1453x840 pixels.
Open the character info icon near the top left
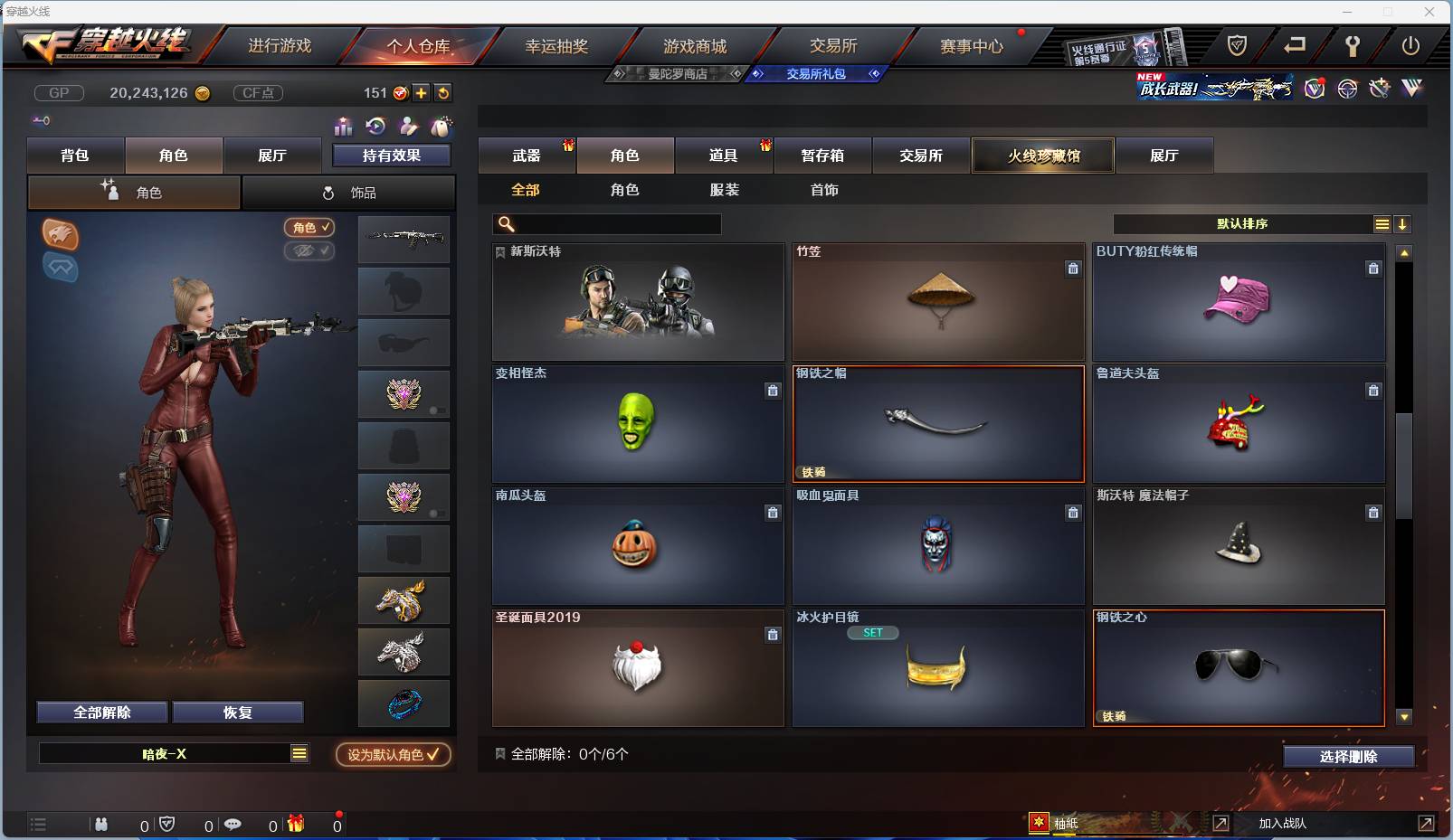coord(407,127)
